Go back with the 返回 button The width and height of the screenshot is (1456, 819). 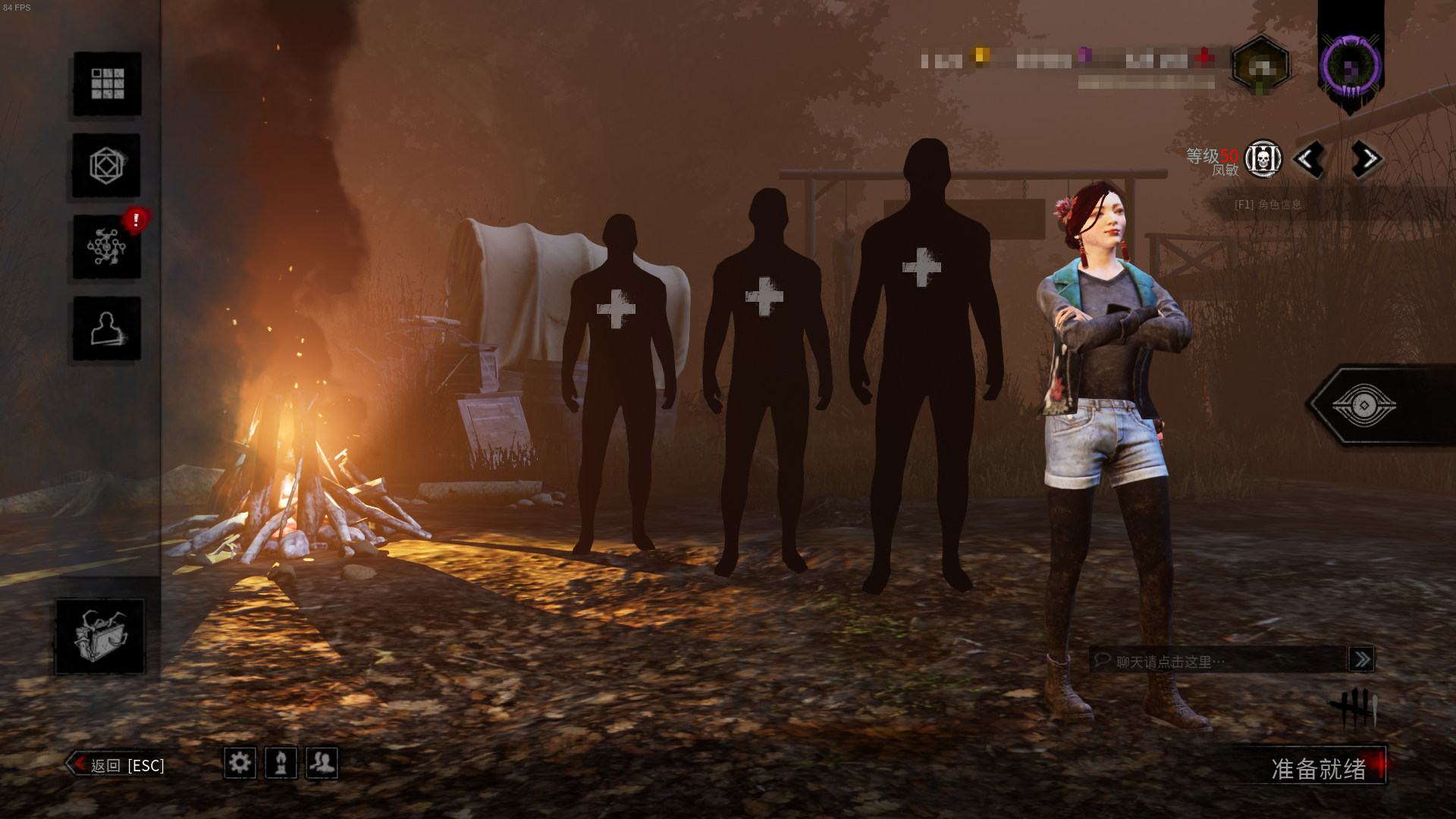tap(118, 765)
